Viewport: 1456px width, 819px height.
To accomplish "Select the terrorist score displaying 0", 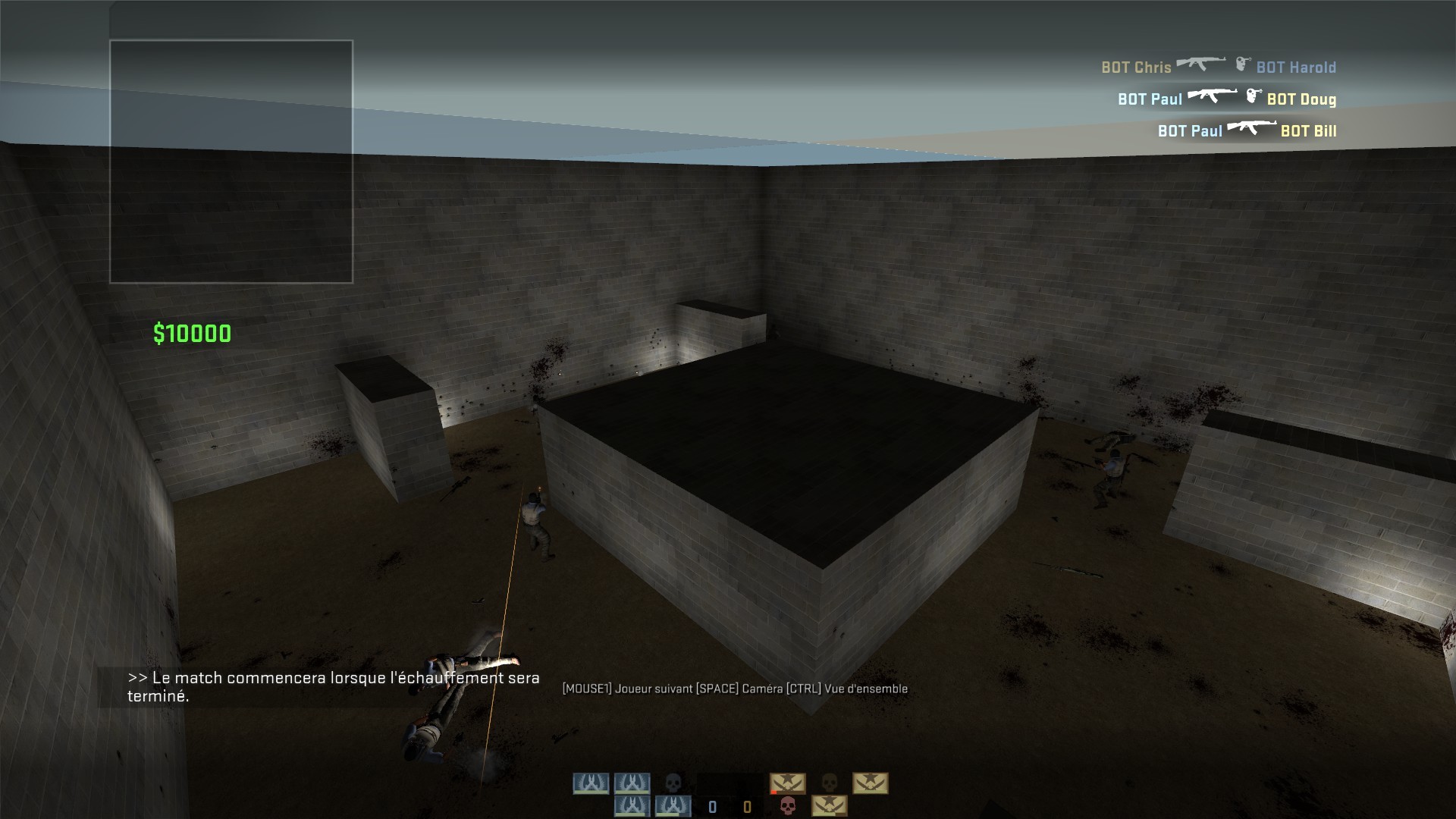I will click(x=748, y=807).
